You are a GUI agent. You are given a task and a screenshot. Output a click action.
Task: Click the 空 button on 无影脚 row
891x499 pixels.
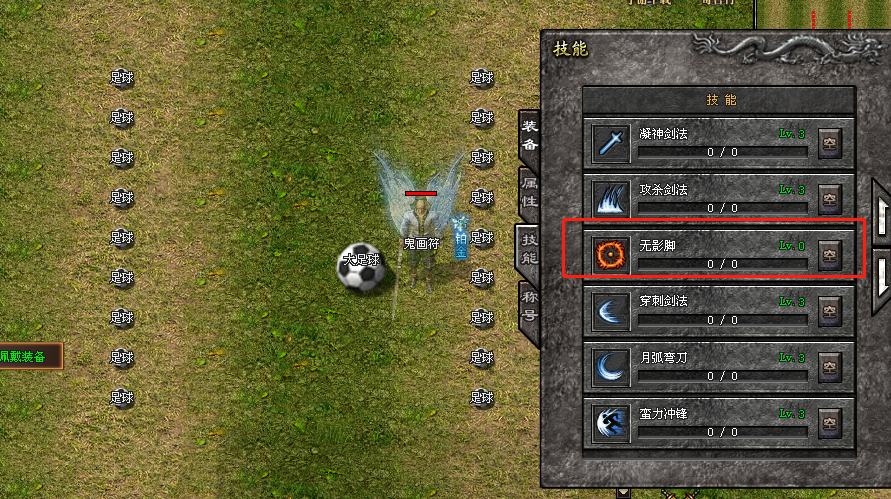829,254
